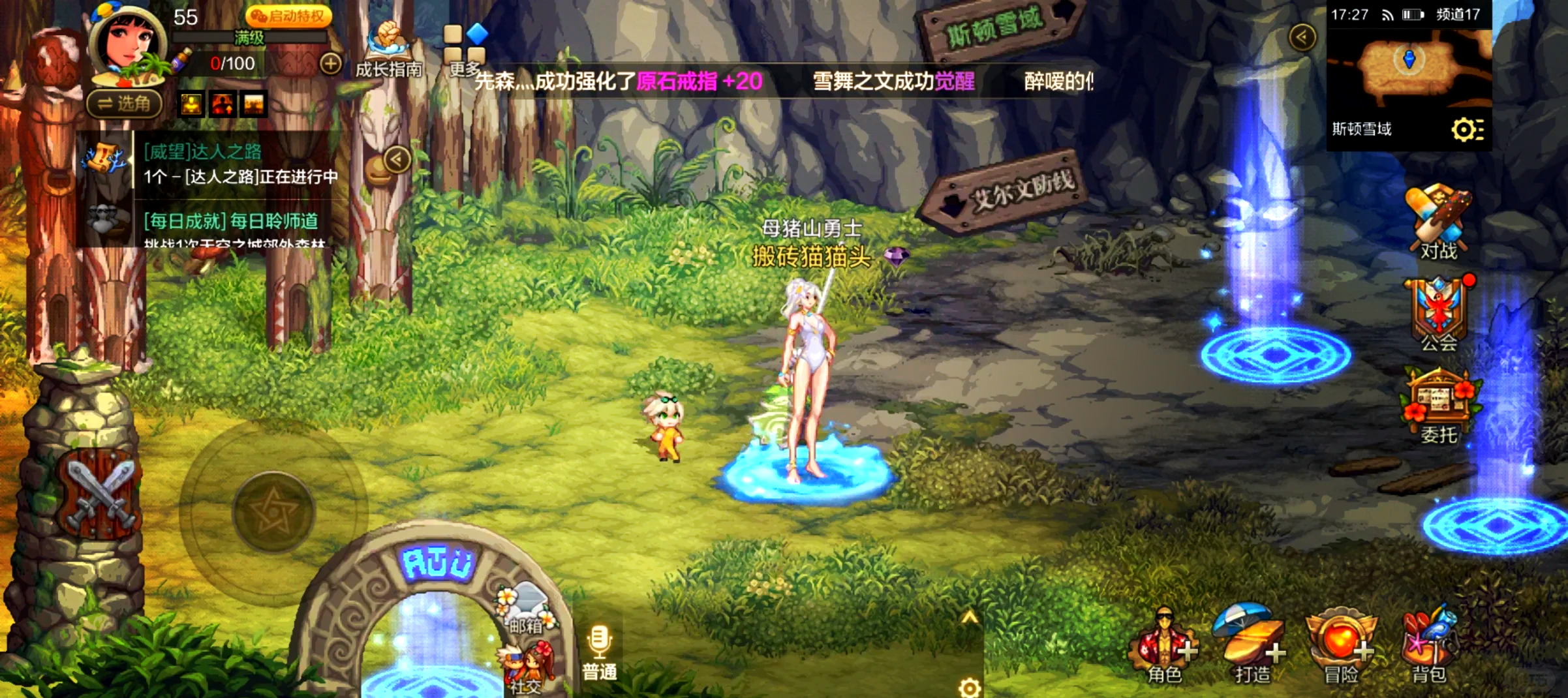1568x698 pixels.
Task: Open the 角色 character sheet
Action: click(x=1165, y=646)
